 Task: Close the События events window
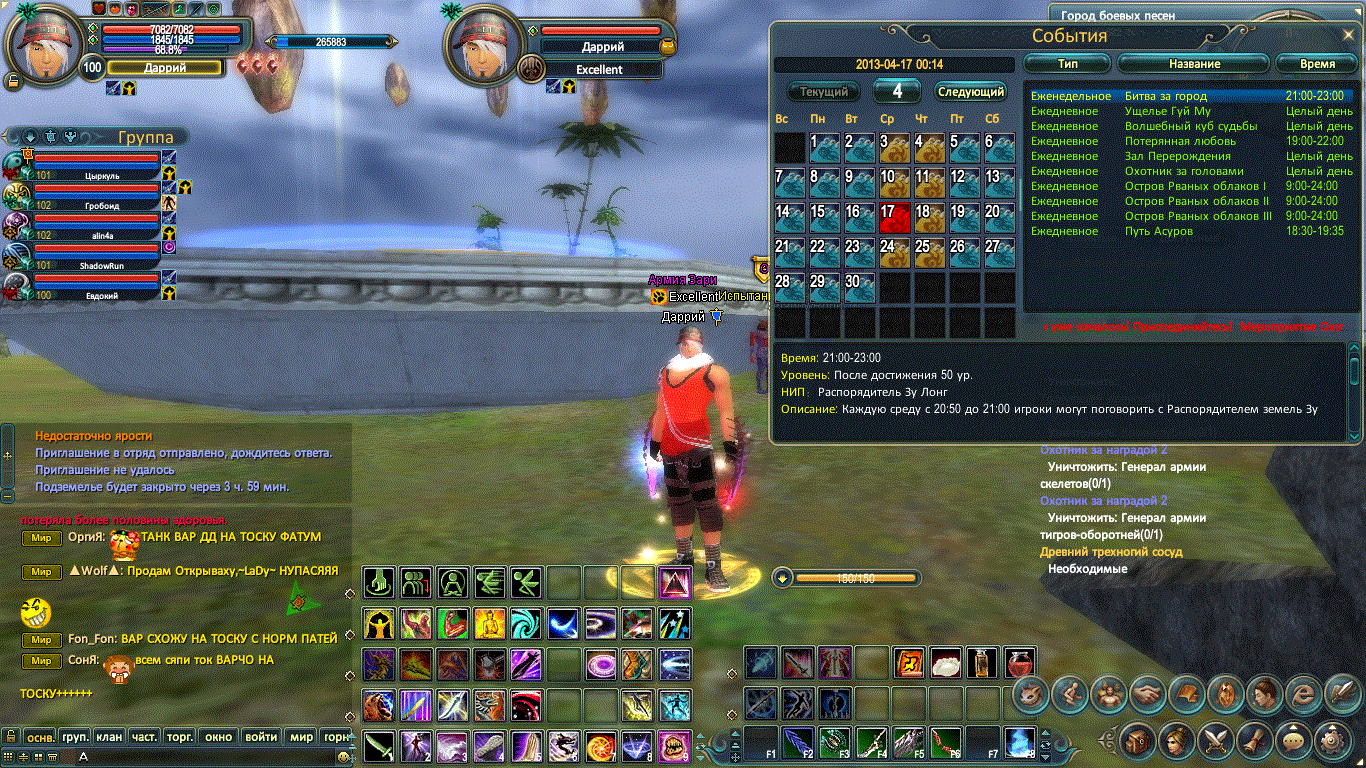point(1349,37)
